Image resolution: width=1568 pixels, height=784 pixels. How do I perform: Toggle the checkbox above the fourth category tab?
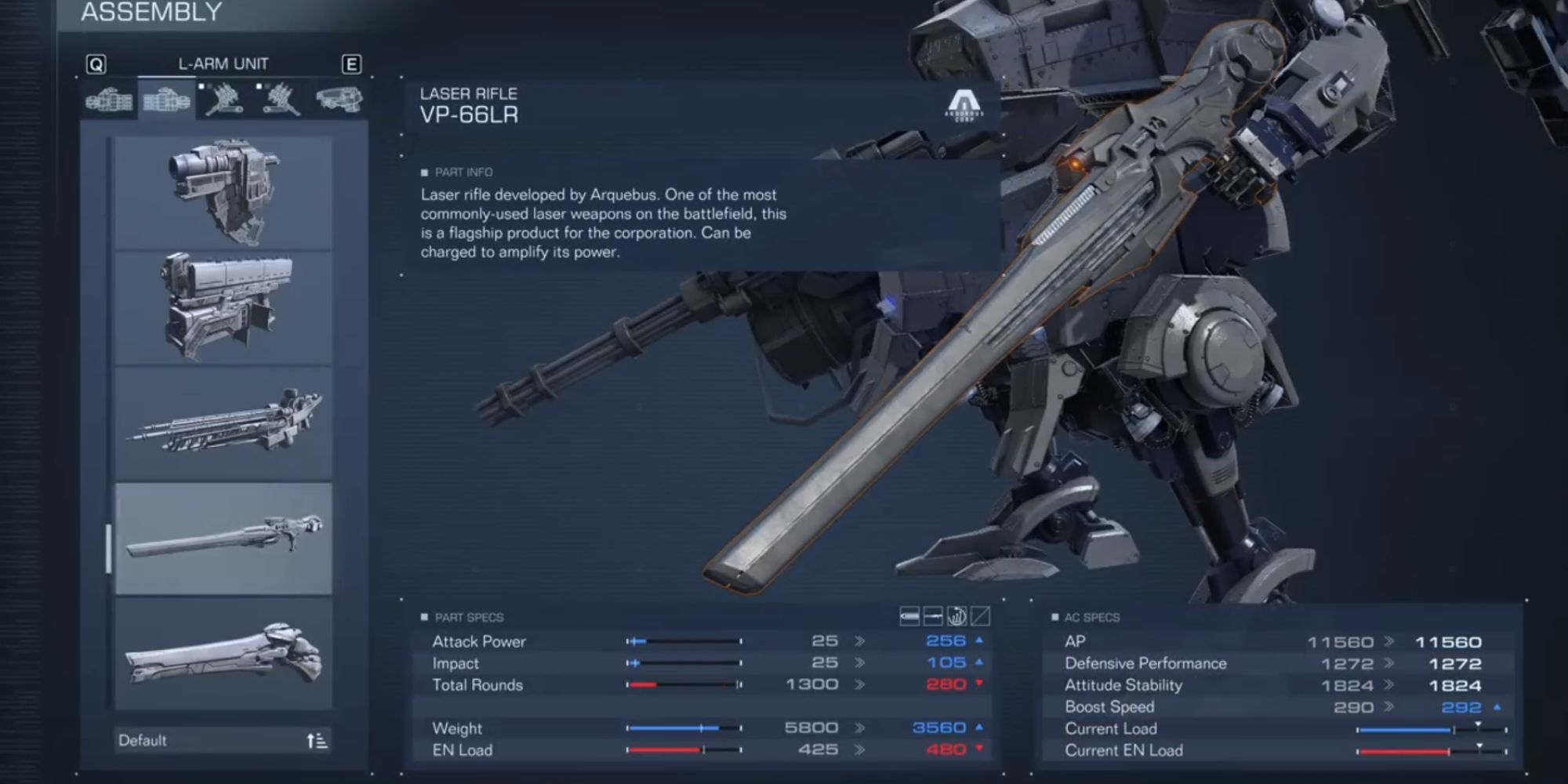click(x=260, y=85)
